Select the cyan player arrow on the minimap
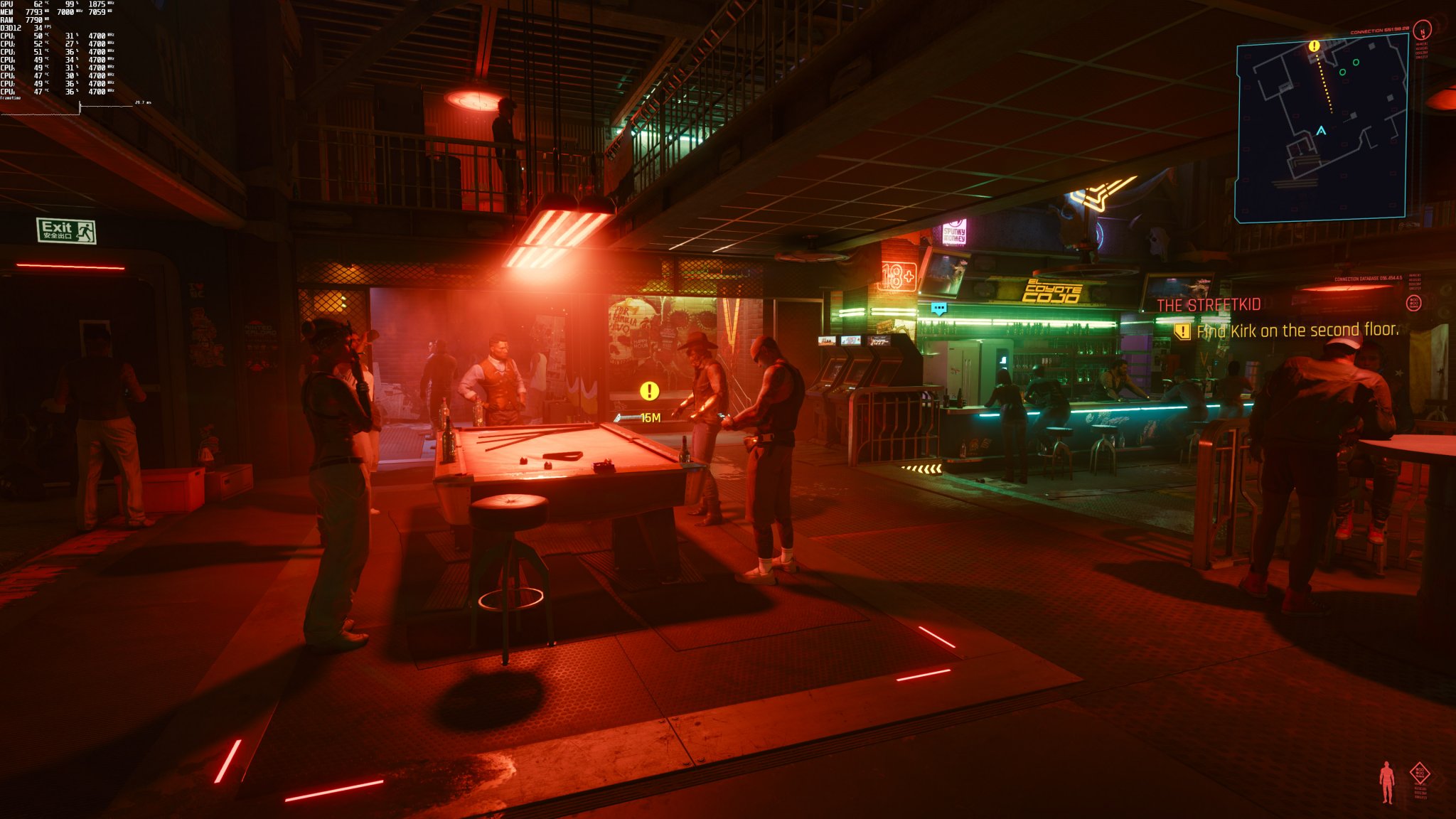 pyautogui.click(x=1321, y=131)
